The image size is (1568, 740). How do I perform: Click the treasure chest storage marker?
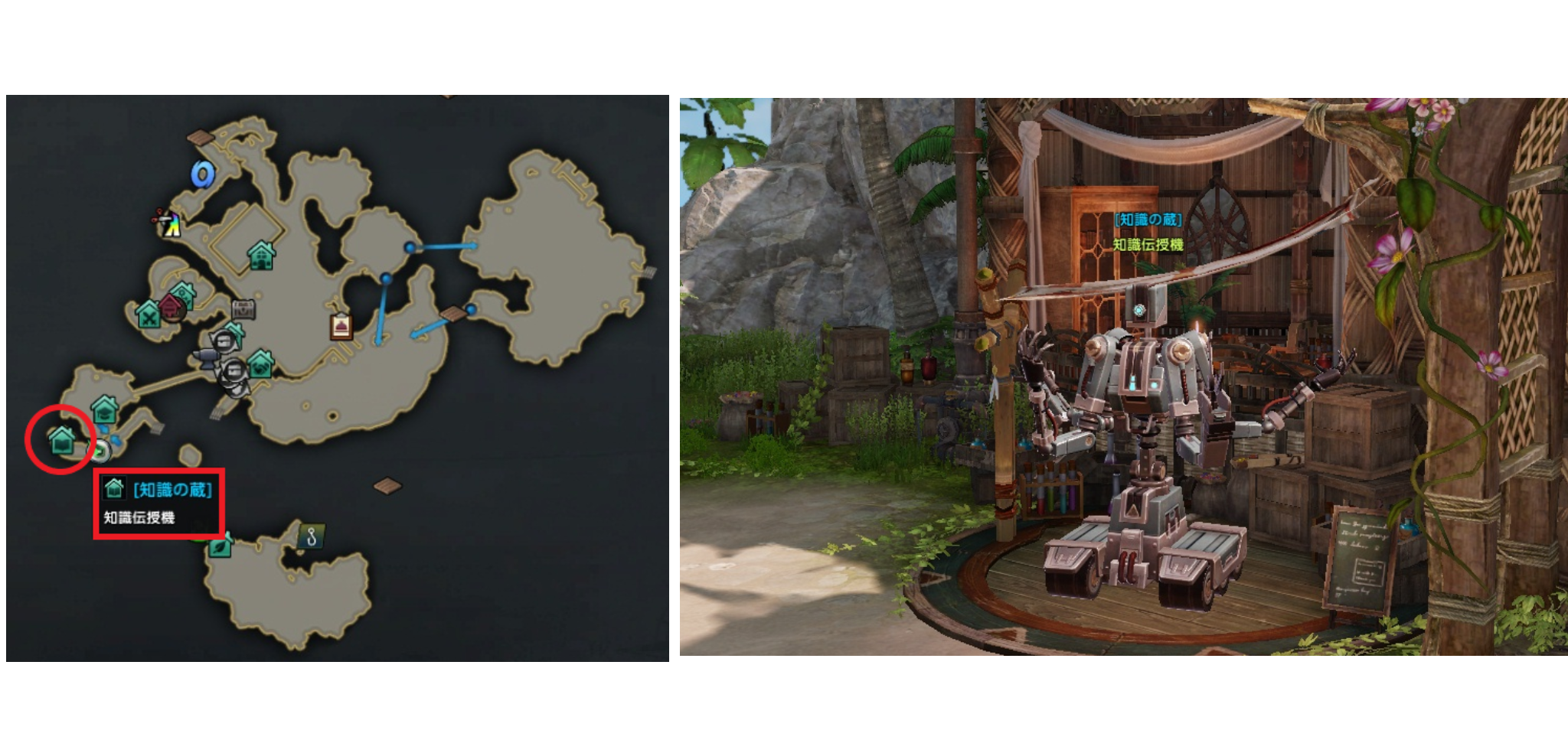point(243,310)
